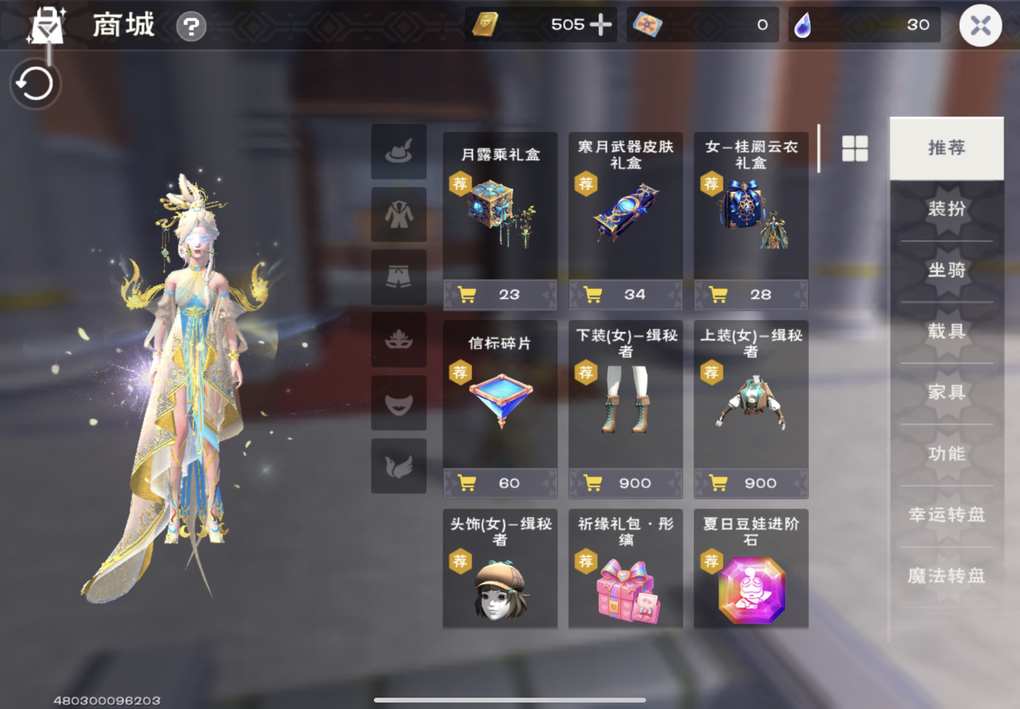
Task: Switch to the 推荐 tab
Action: point(946,148)
